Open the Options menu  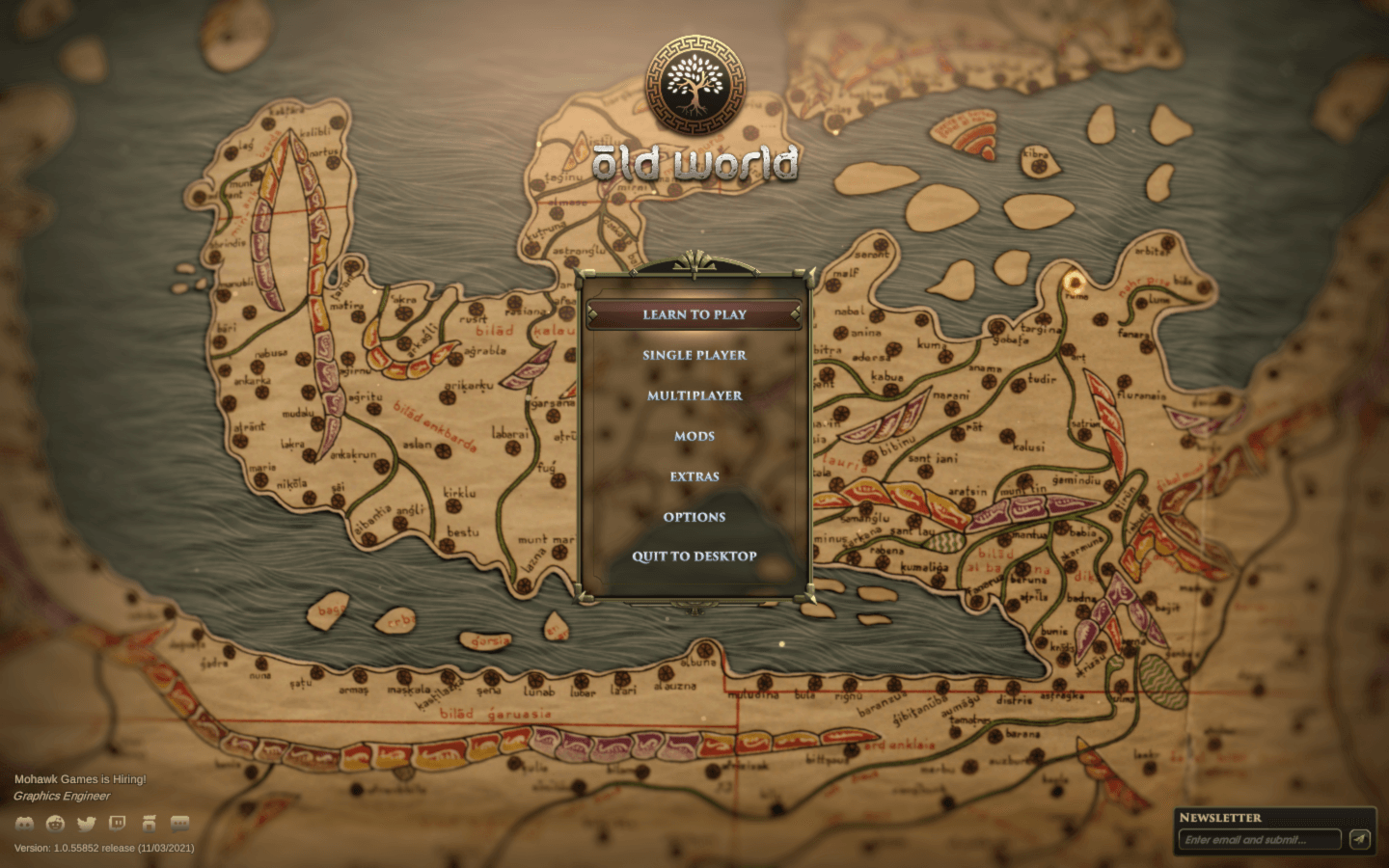694,517
